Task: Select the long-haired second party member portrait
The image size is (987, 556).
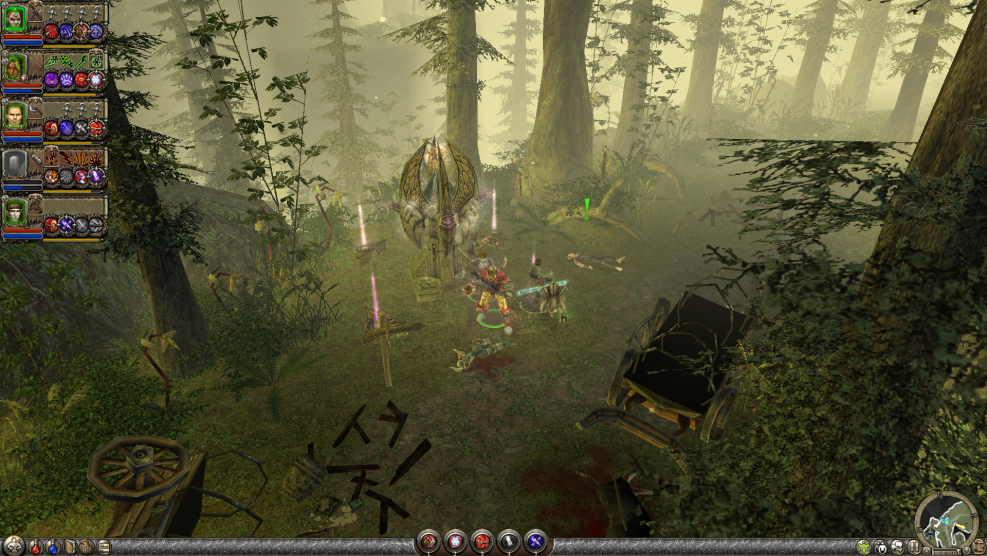Action: 15,67
